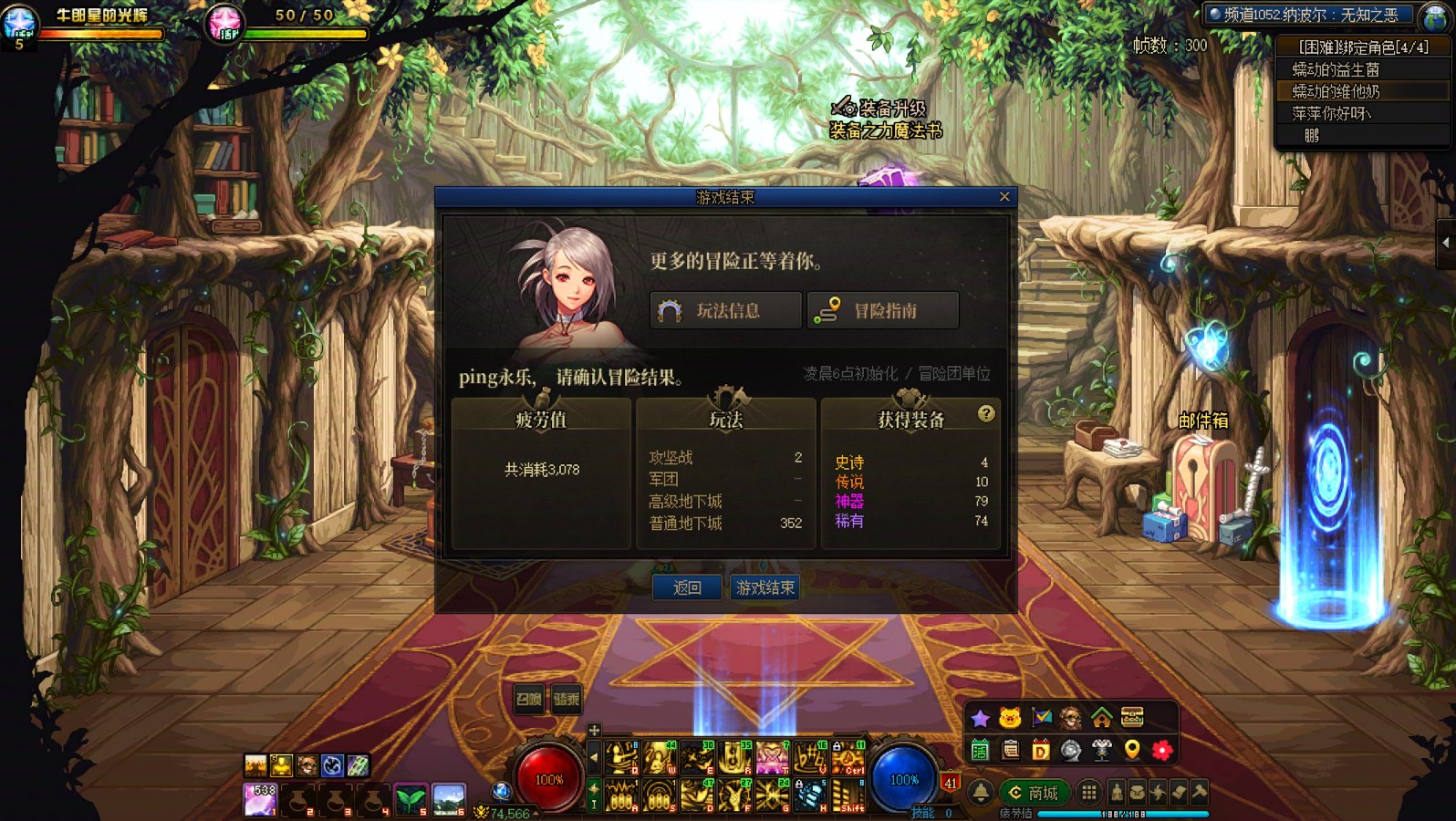
Task: Expand the right-side panel arrow
Action: click(x=1446, y=243)
